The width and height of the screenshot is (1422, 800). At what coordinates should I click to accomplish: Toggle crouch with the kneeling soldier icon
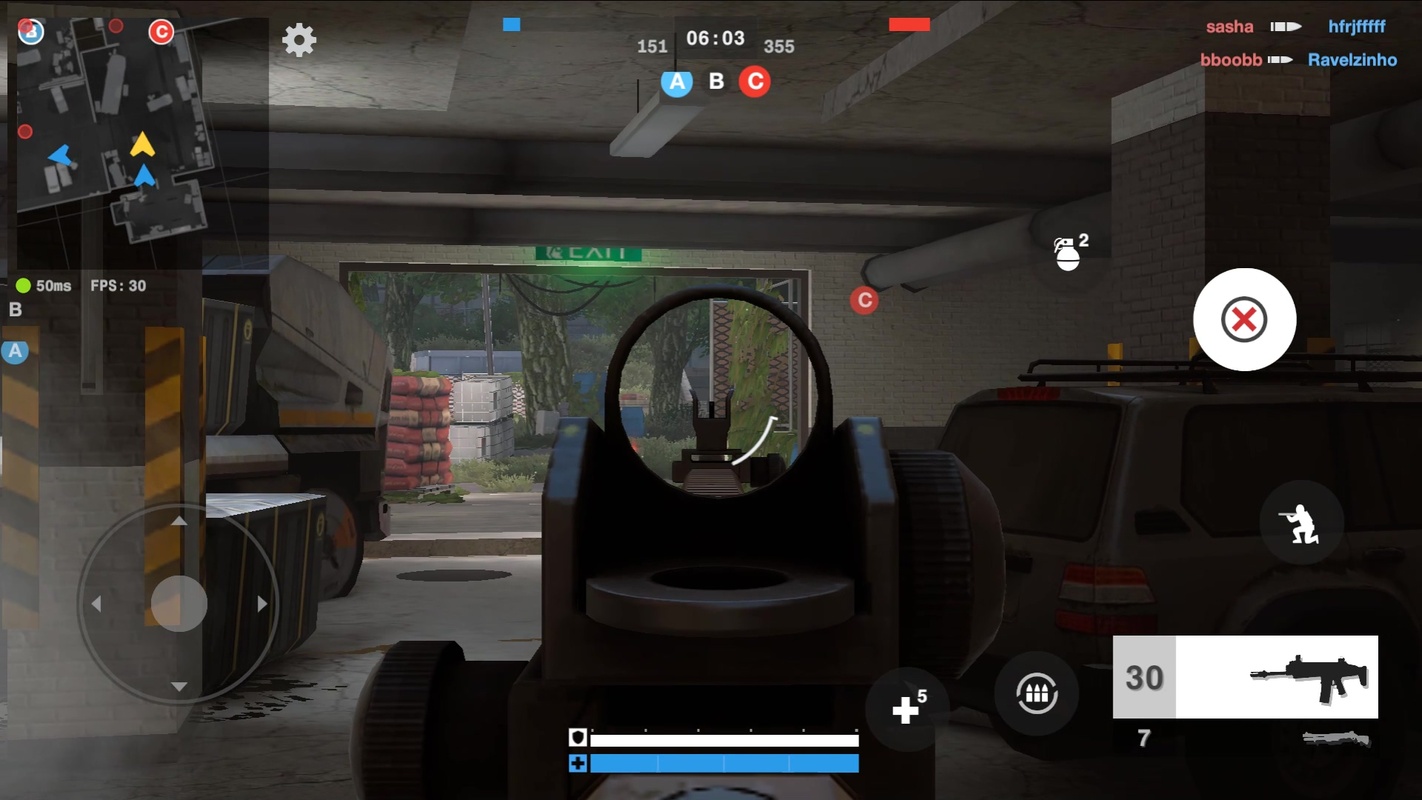coord(1300,523)
